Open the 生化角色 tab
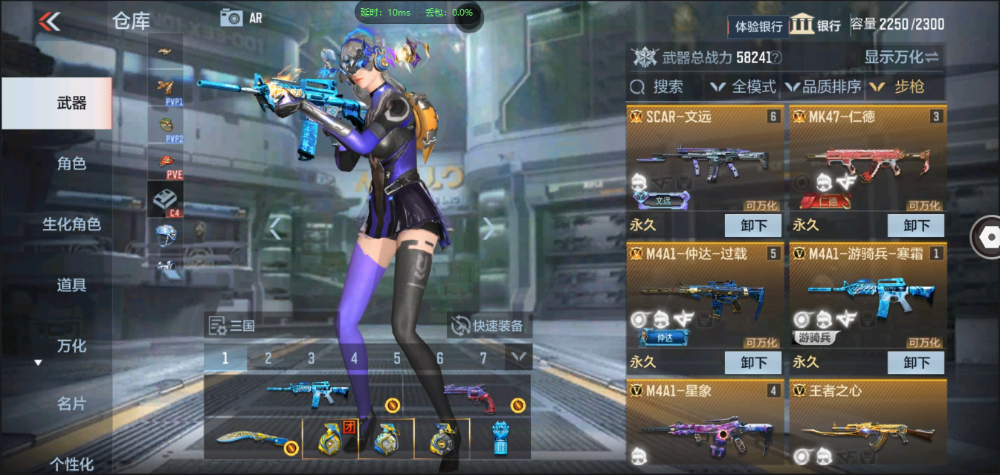This screenshot has width=1000, height=475. point(71,224)
